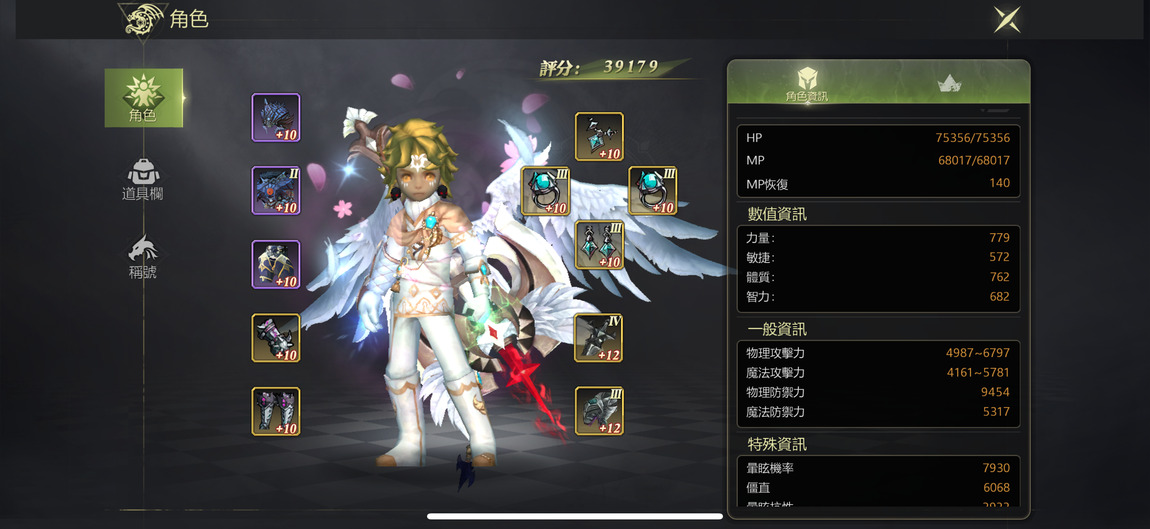Select the equipped boots +10 slot

(276, 411)
